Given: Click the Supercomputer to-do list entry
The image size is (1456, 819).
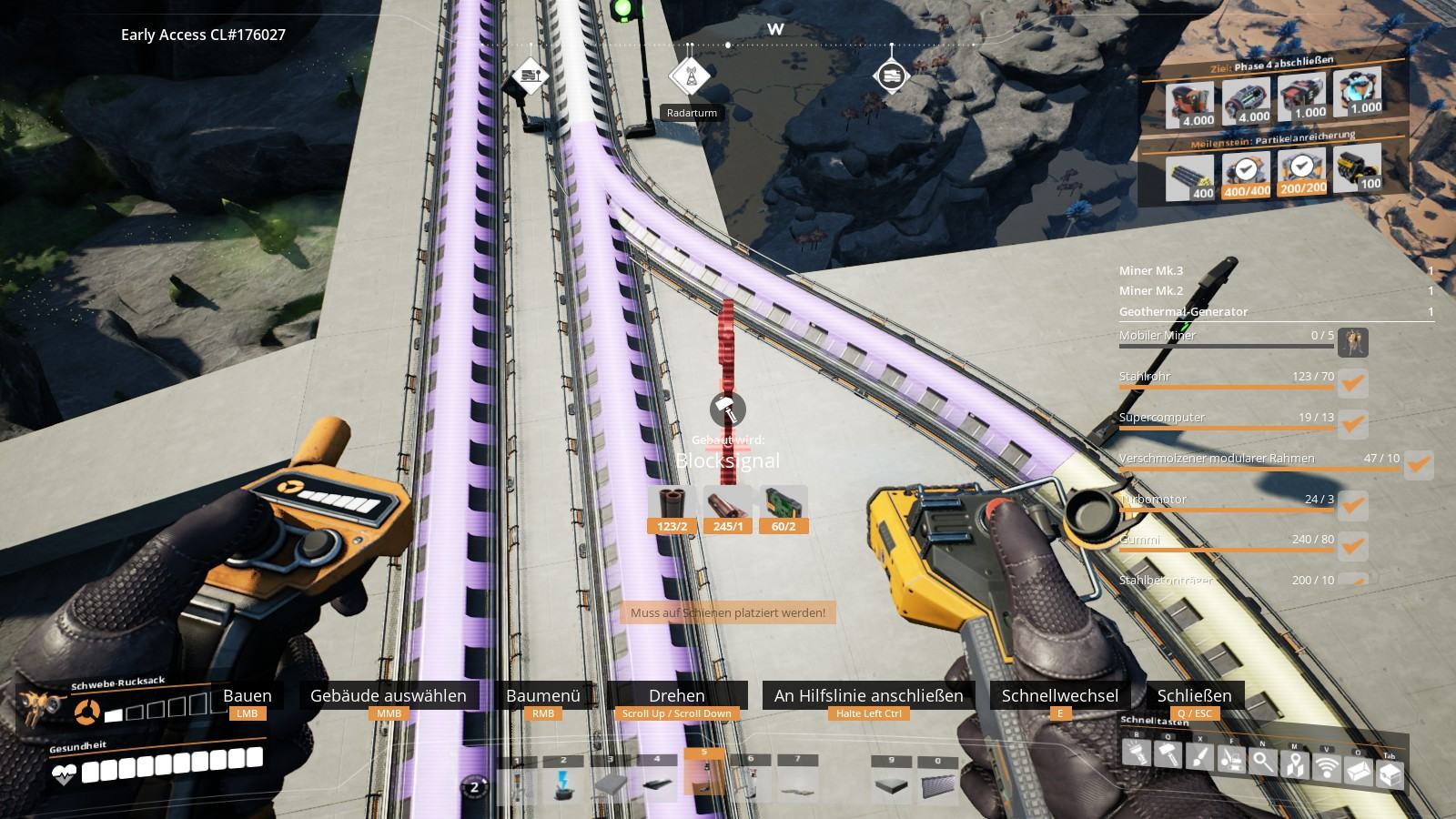Looking at the screenshot, I should tap(1228, 419).
